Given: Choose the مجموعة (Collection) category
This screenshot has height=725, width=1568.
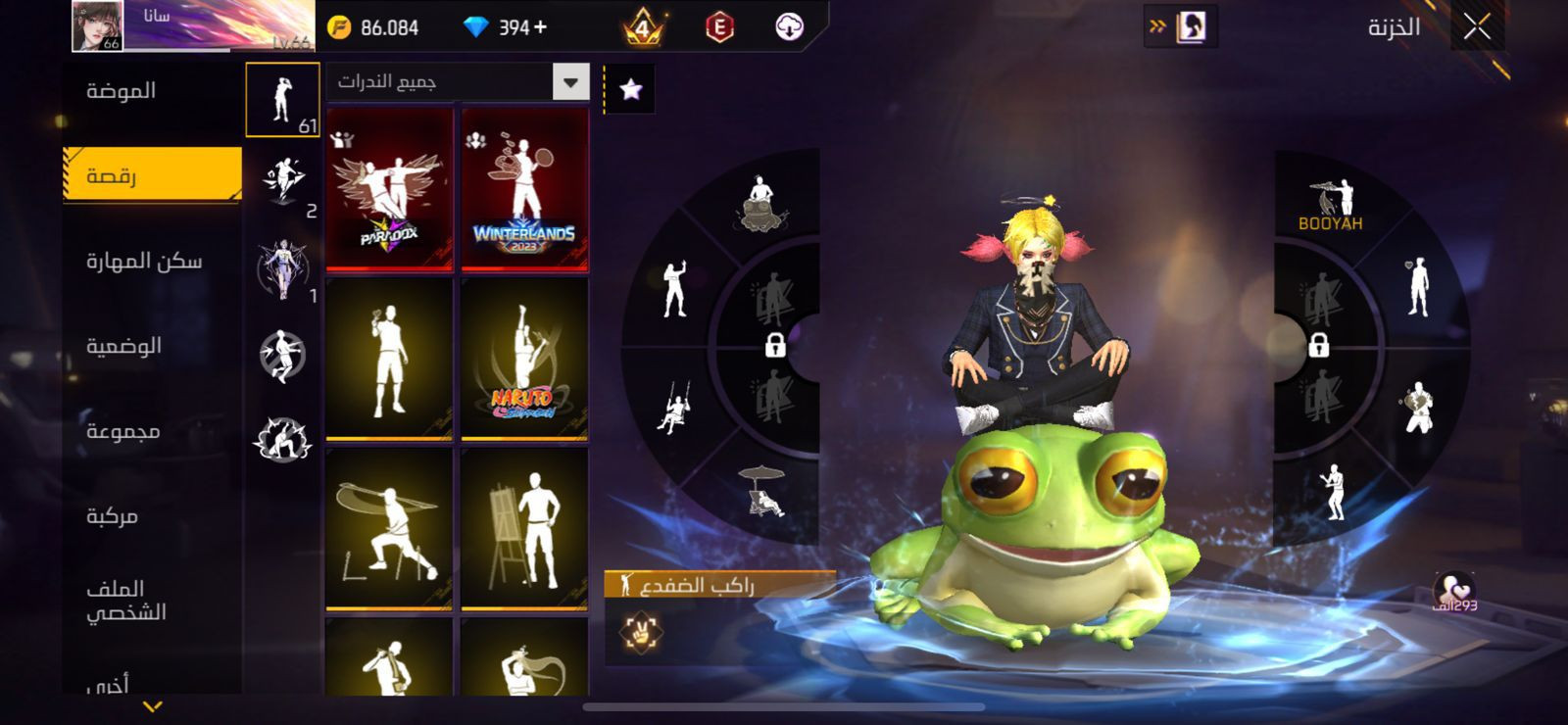Looking at the screenshot, I should (123, 431).
